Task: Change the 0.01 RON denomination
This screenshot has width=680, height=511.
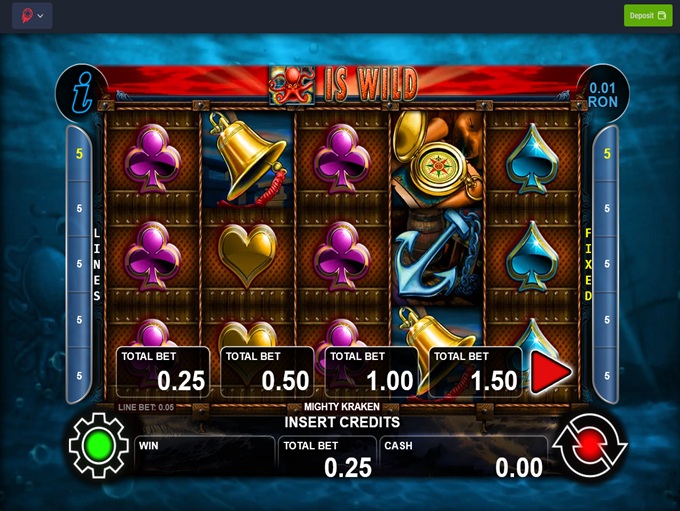Action: [x=603, y=95]
